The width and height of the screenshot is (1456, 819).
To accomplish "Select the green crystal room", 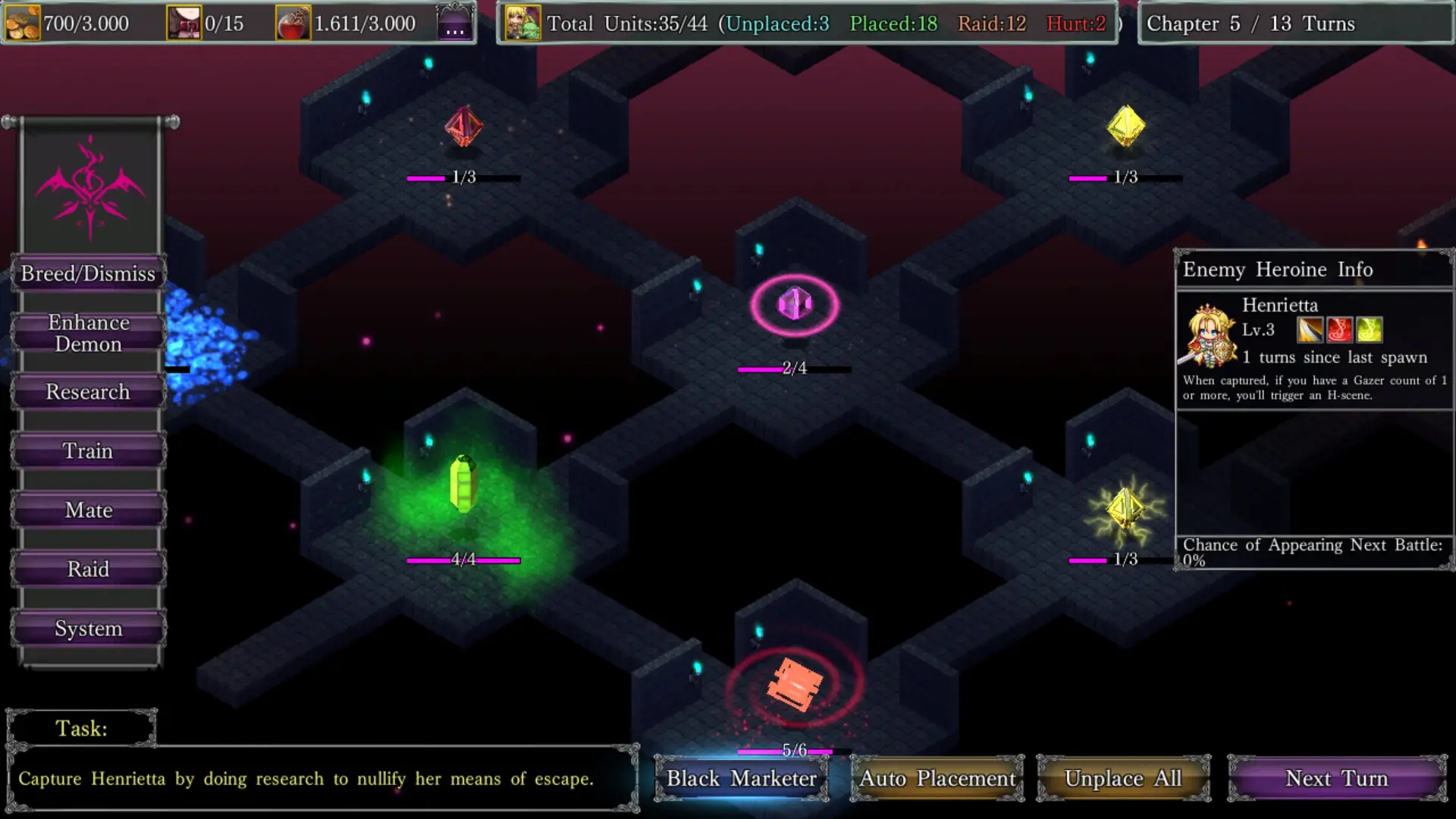I will coord(463,484).
